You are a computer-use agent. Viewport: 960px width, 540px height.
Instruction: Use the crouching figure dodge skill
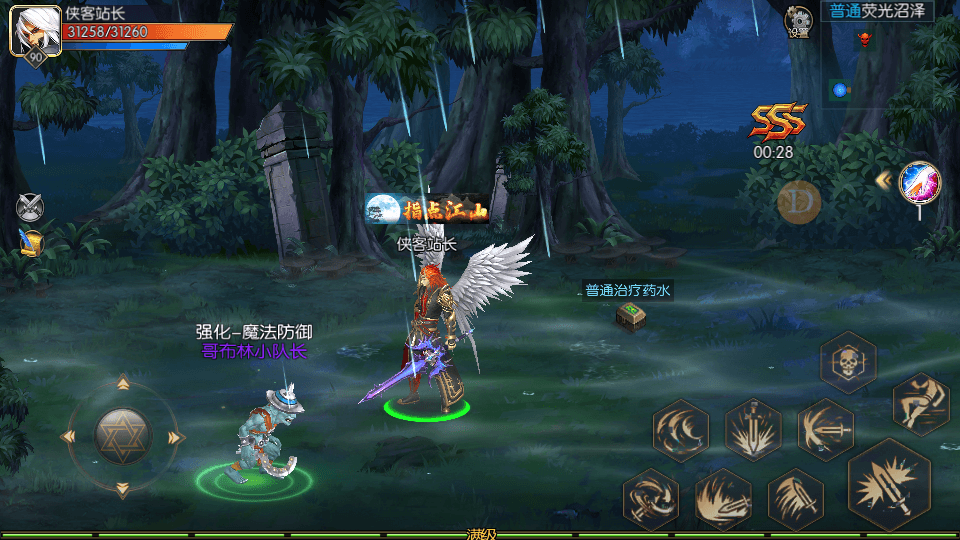919,404
